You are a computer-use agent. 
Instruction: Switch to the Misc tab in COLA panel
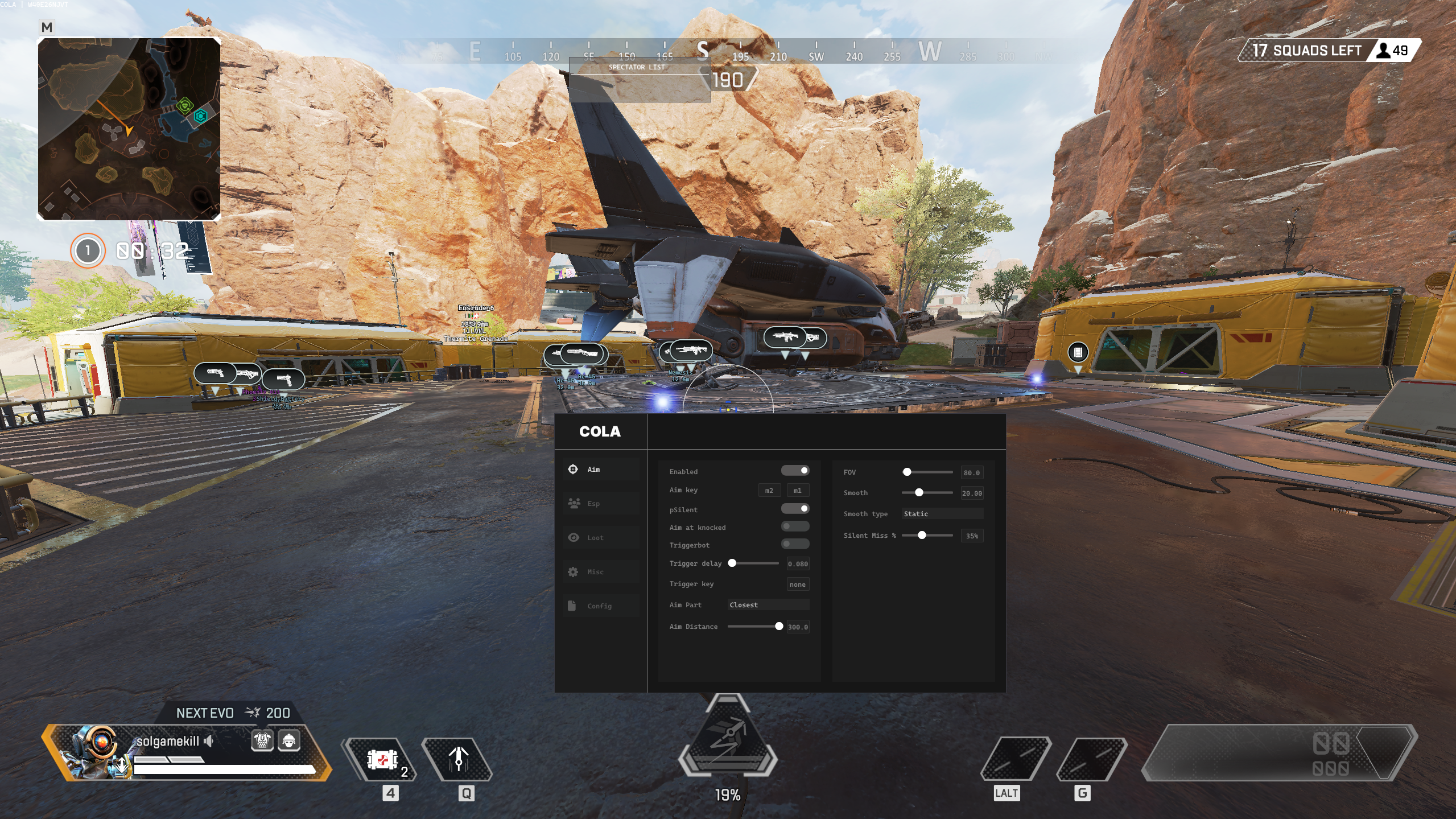(x=595, y=572)
